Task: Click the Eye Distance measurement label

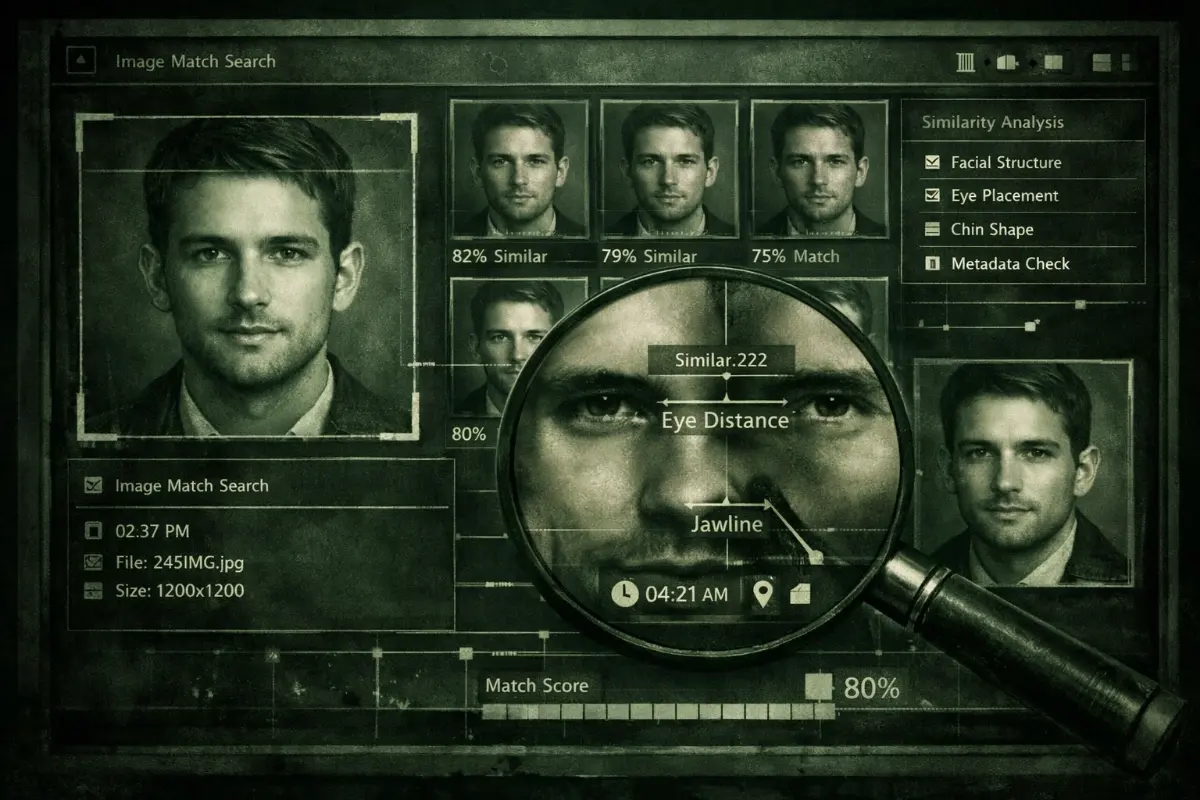Action: (x=725, y=420)
